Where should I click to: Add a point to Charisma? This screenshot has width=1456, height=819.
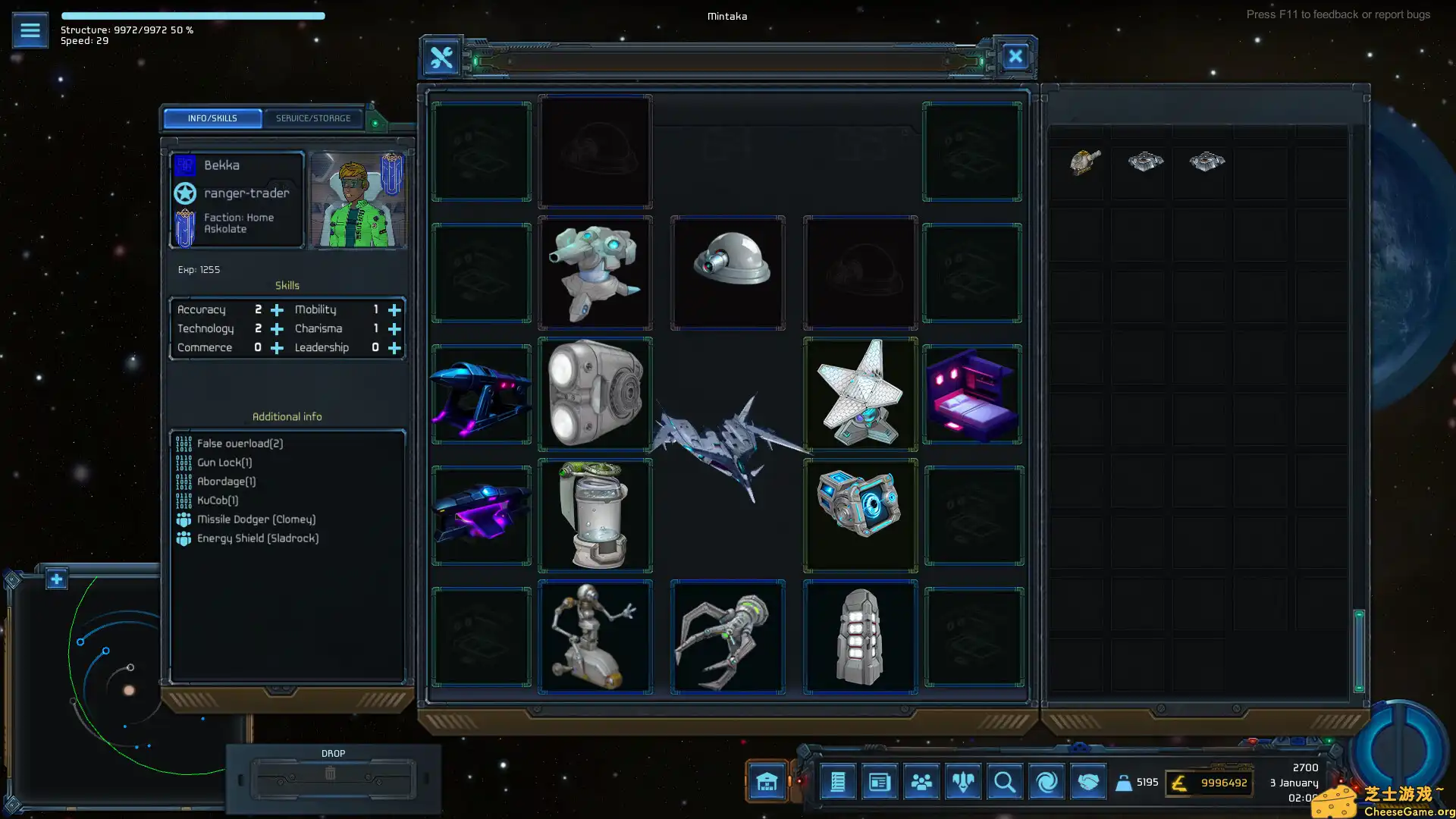[394, 329]
